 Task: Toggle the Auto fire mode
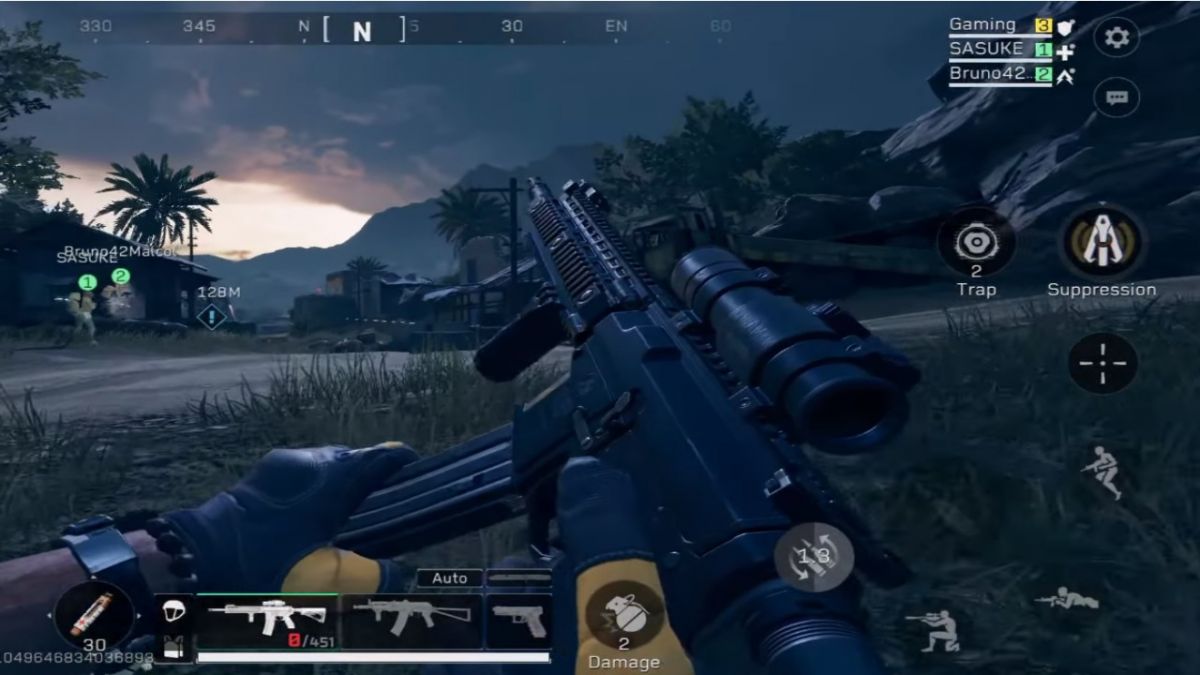click(449, 578)
